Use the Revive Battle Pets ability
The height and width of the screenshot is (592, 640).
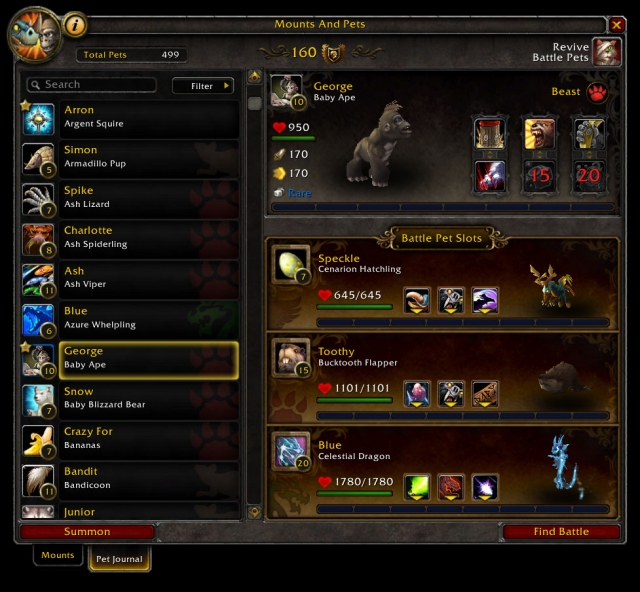coord(606,52)
